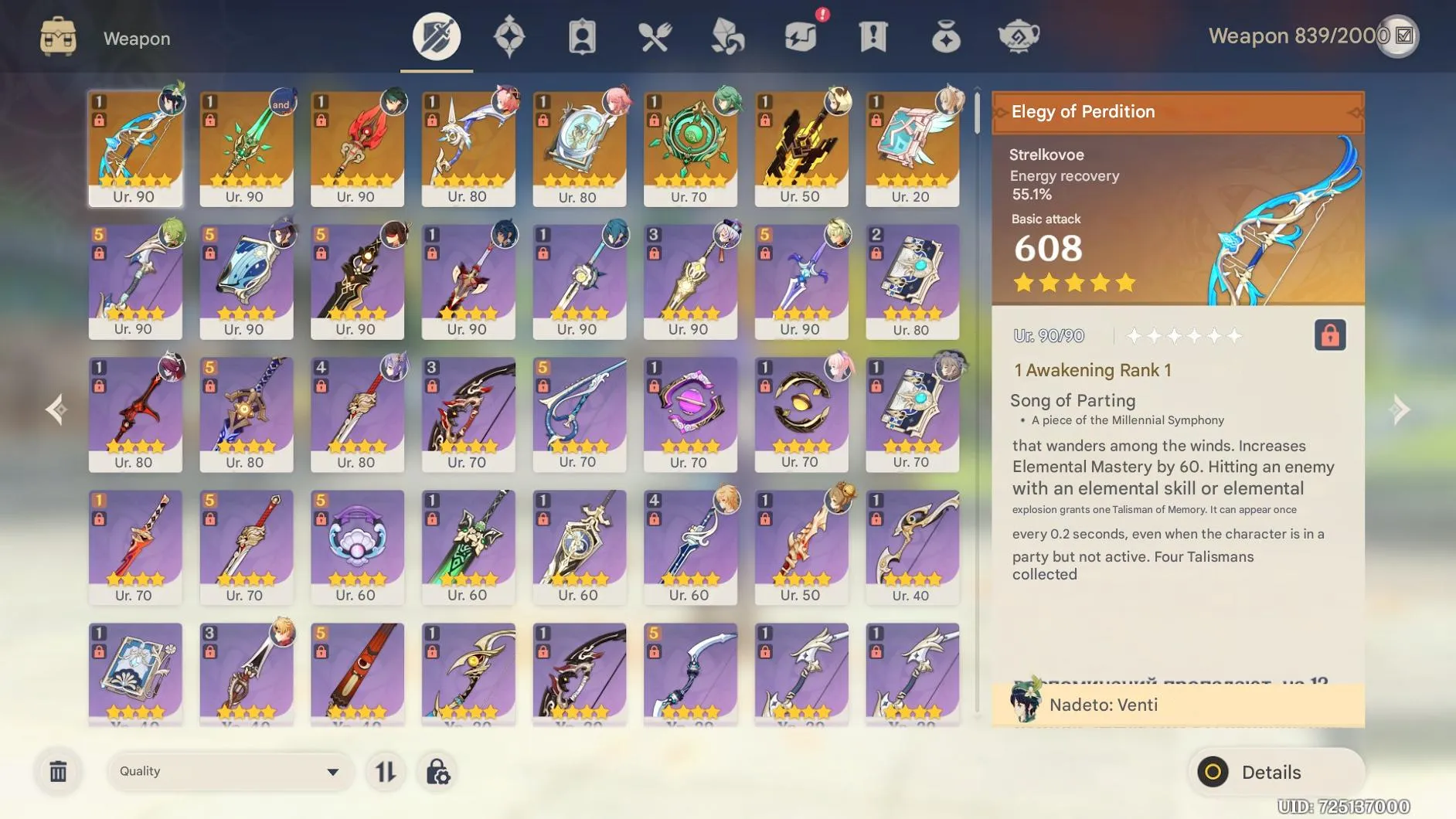Select the first Ur. 90 bow thumbnail
Viewport: 1456px width, 819px height.
[x=136, y=147]
